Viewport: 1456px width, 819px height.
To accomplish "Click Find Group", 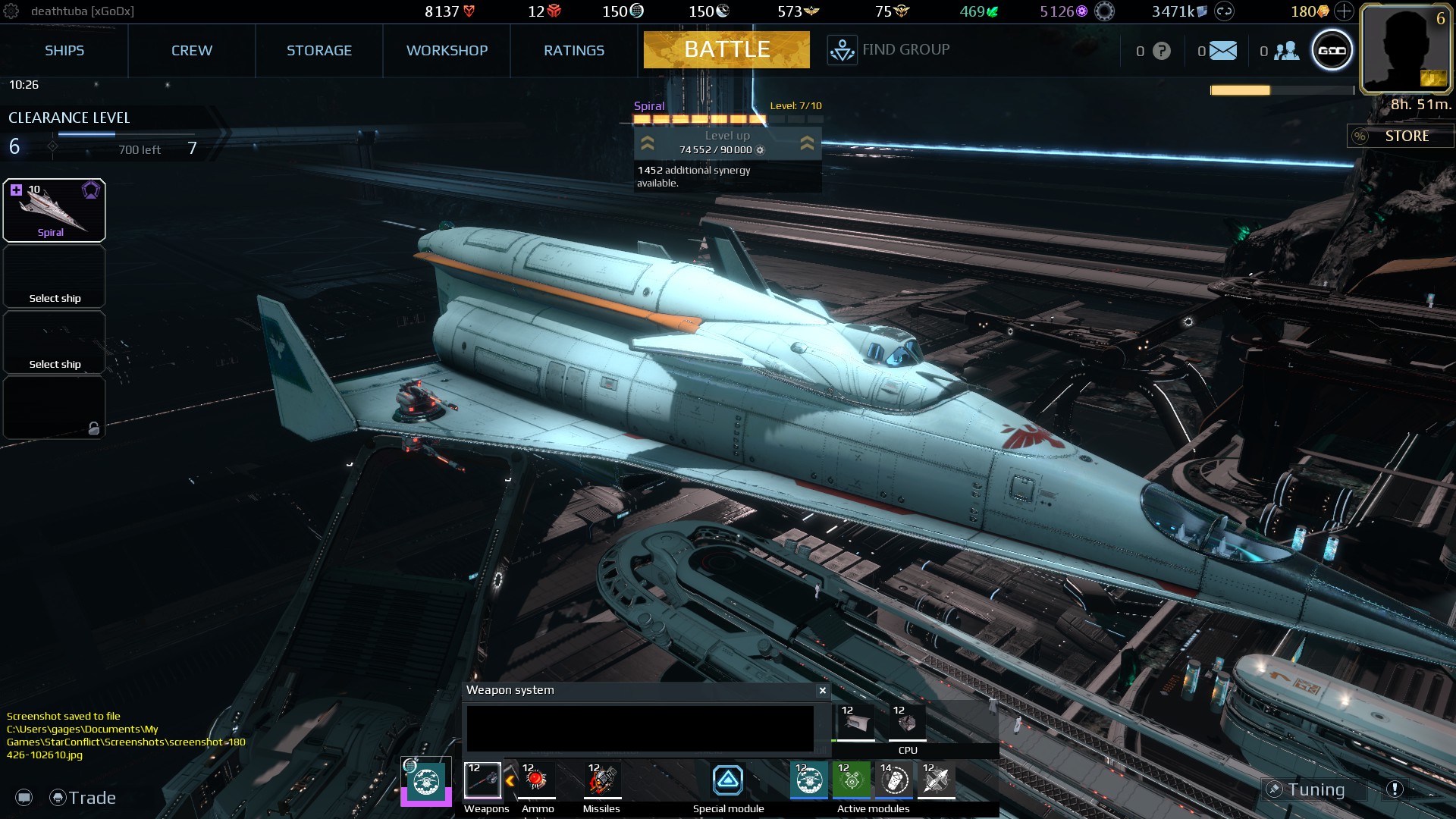I will pos(889,50).
